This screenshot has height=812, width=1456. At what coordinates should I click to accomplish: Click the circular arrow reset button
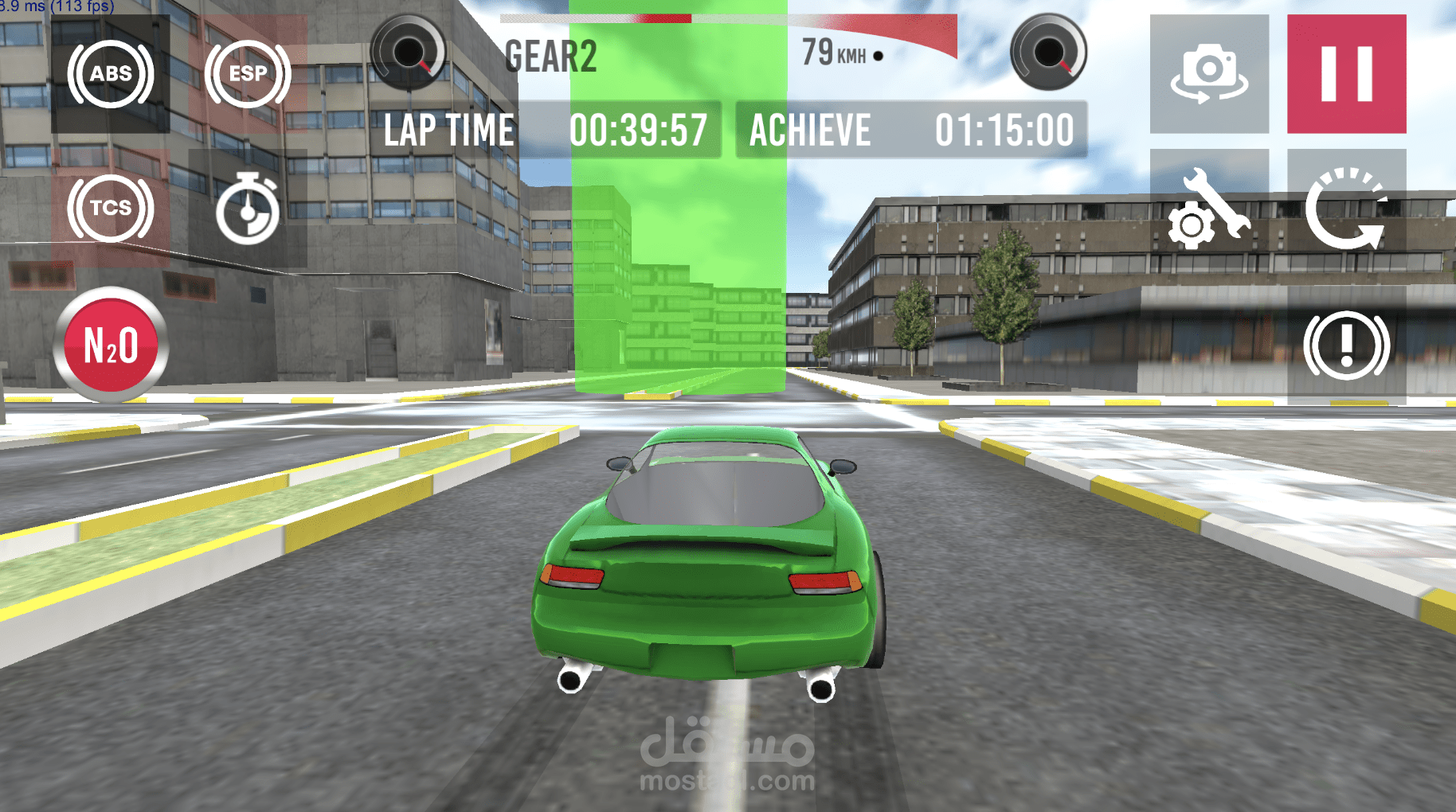[1346, 209]
